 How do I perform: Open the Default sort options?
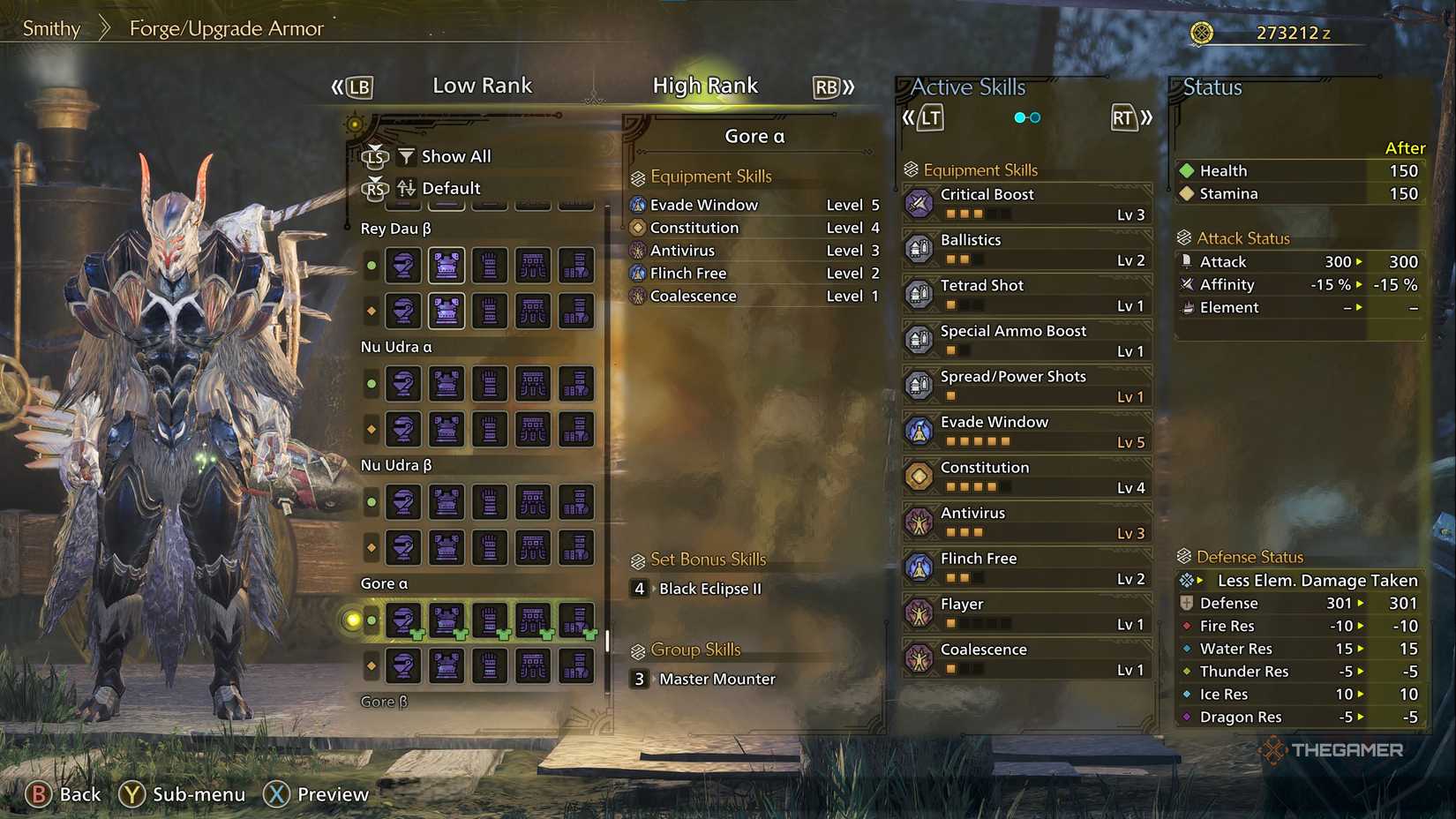click(x=450, y=188)
